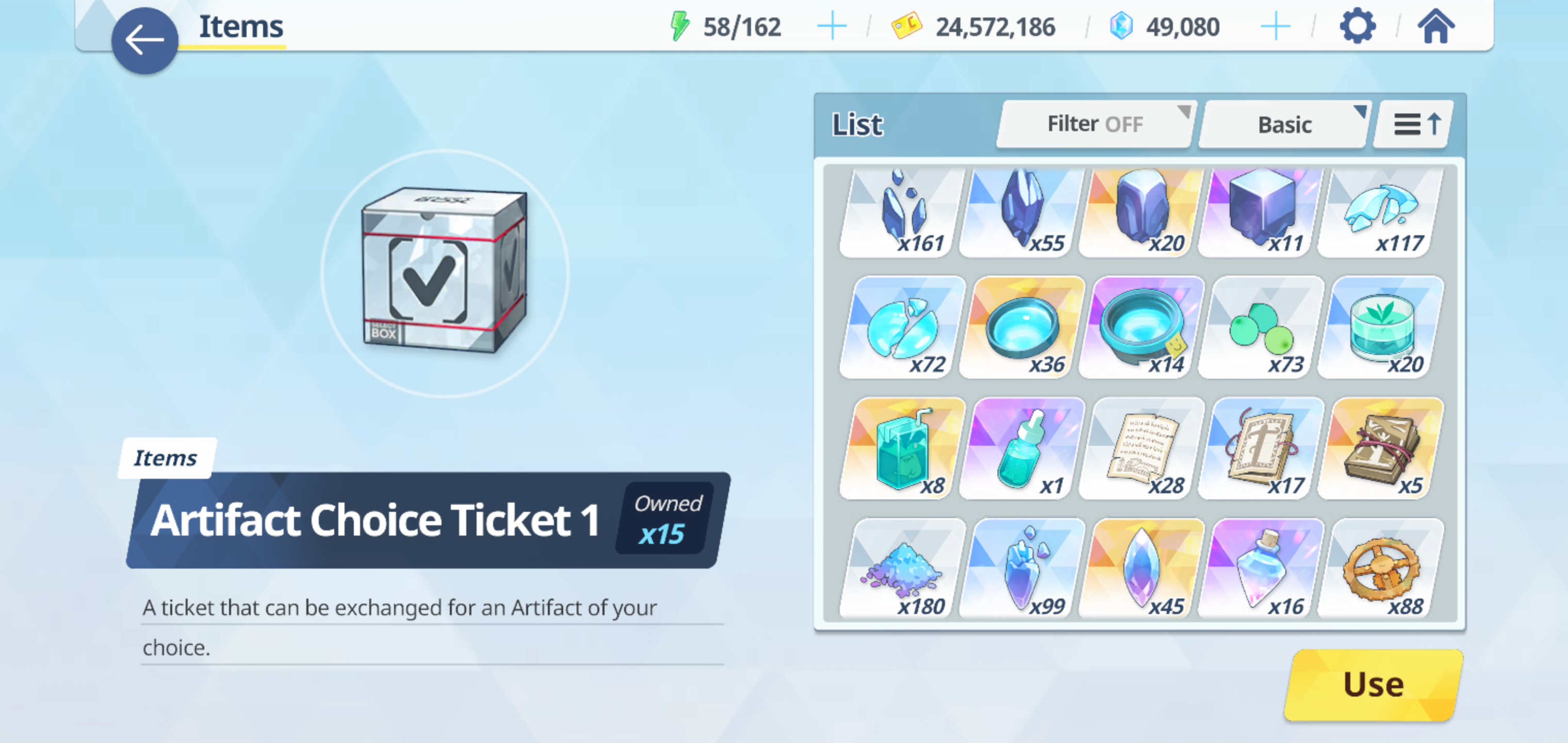Toggle sort direction with the up-arrow list icon

click(x=1413, y=124)
